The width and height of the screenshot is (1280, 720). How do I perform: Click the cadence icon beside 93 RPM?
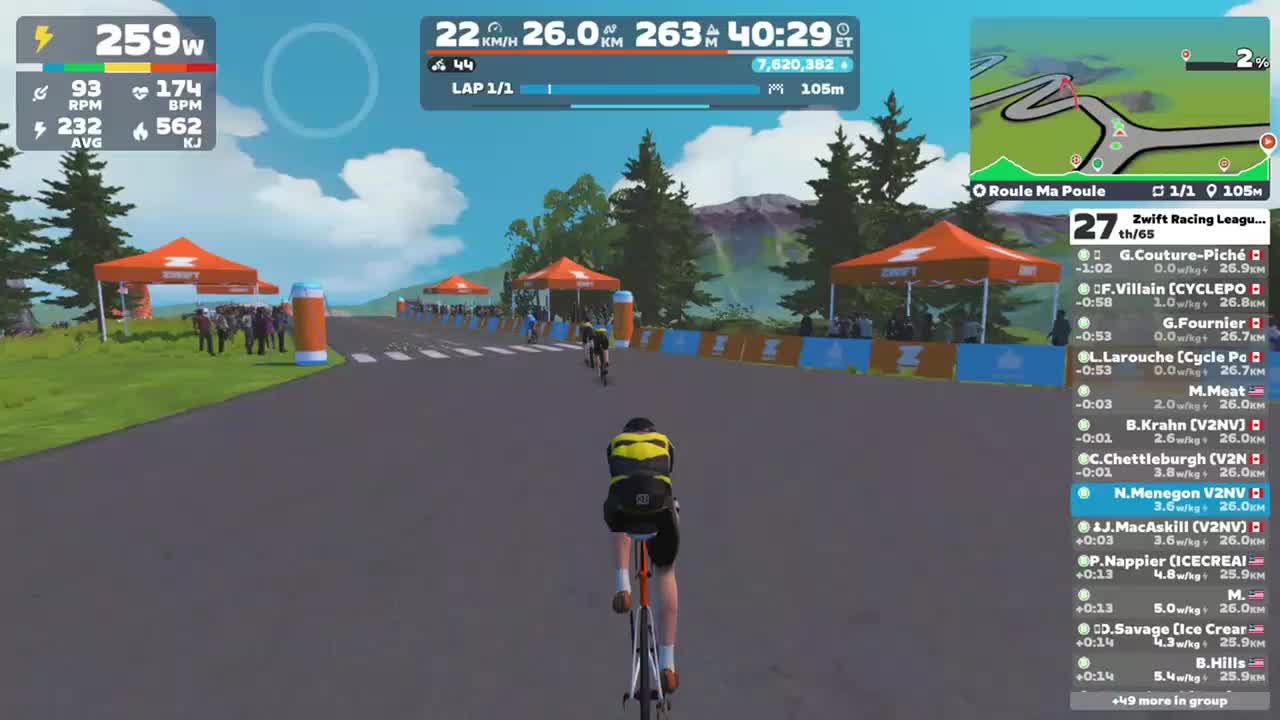(41, 92)
